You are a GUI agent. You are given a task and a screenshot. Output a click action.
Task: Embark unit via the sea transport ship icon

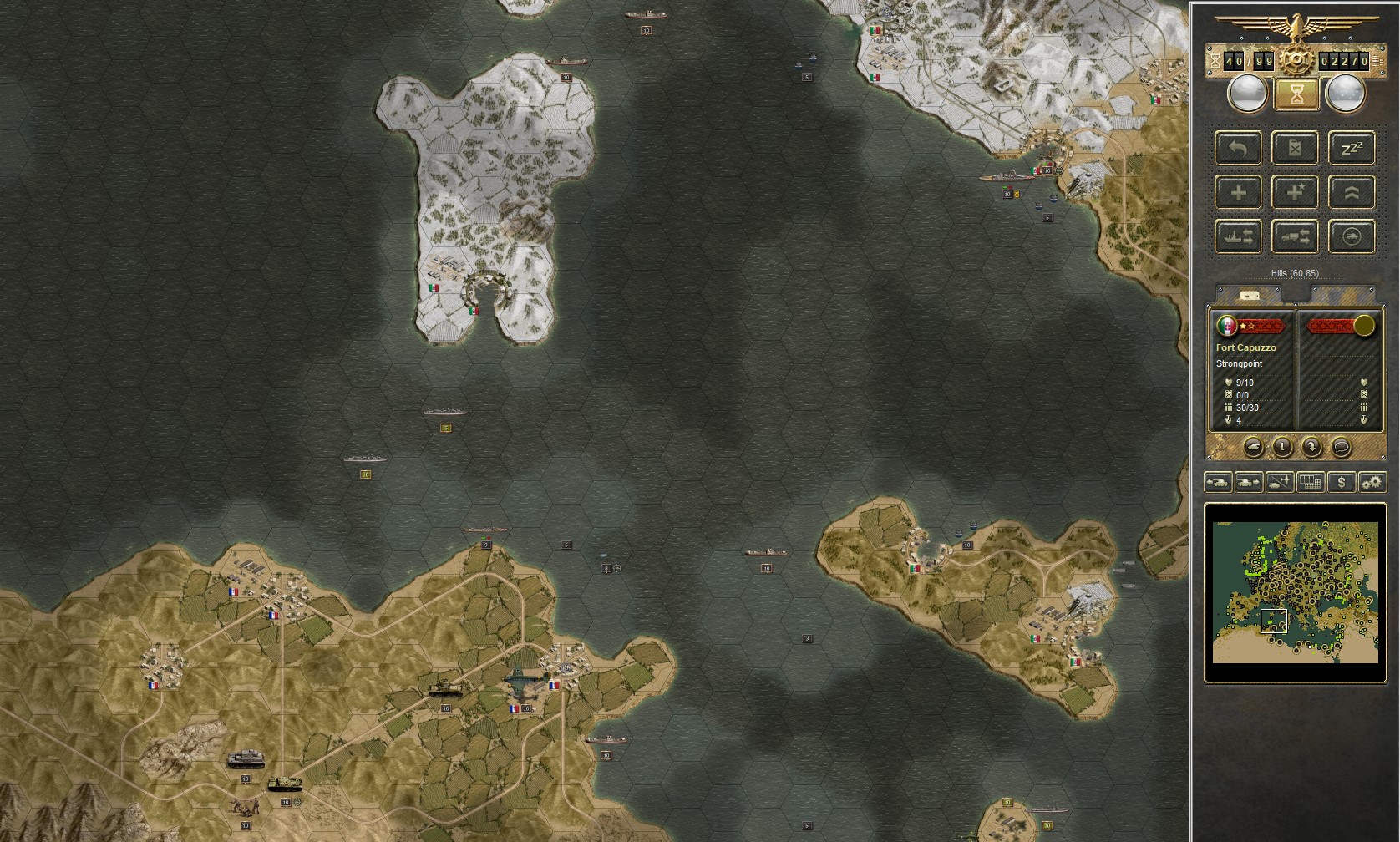point(1238,236)
